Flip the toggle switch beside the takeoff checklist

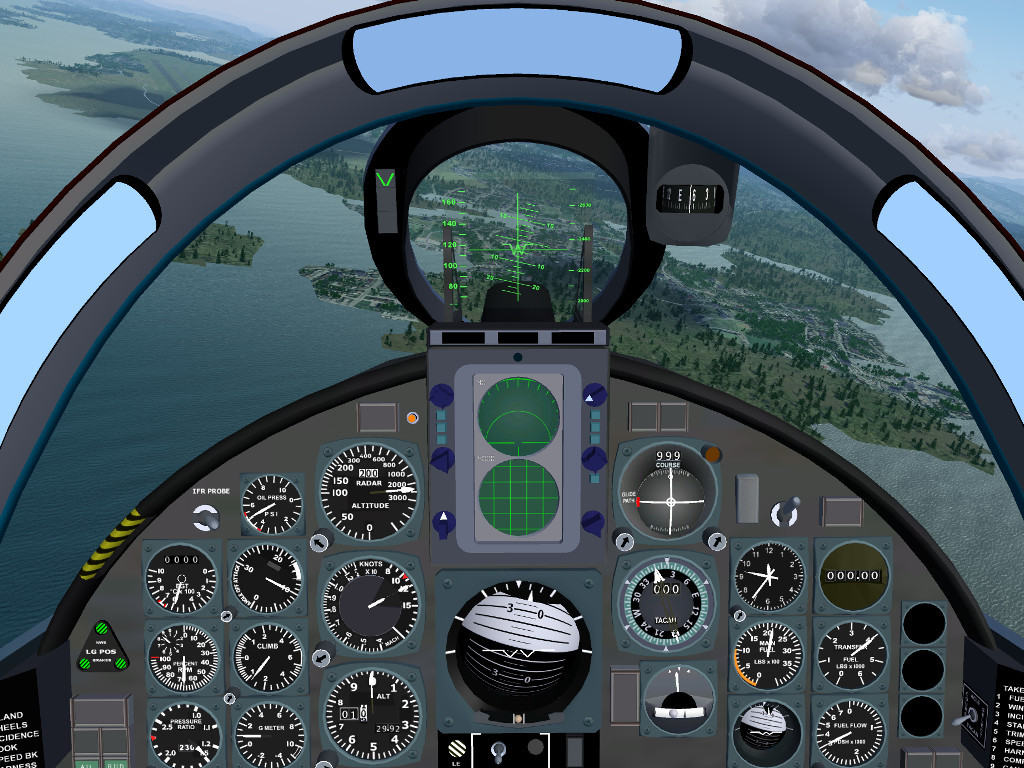(970, 716)
